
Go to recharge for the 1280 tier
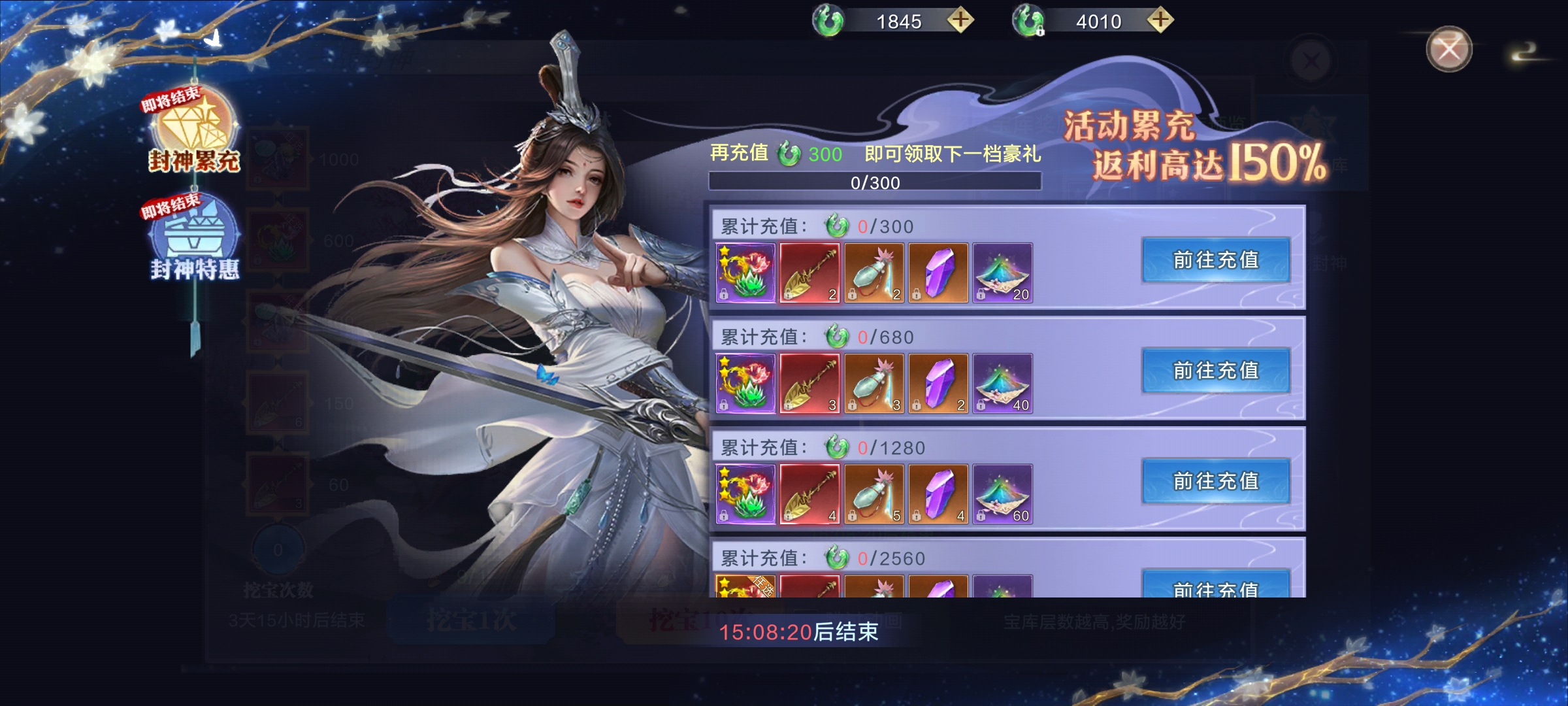coord(1215,481)
